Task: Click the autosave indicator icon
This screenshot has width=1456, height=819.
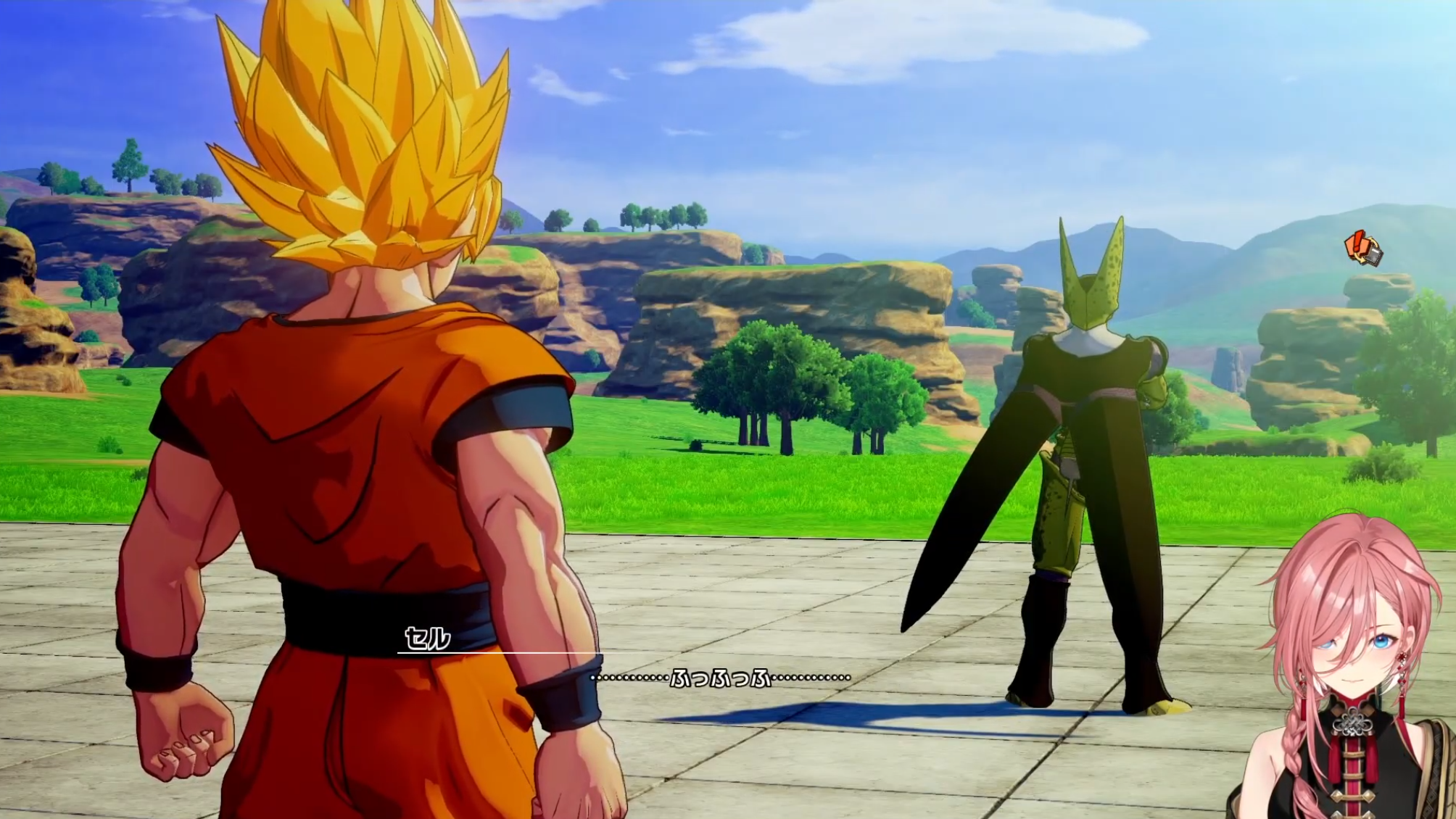Action: [1363, 249]
